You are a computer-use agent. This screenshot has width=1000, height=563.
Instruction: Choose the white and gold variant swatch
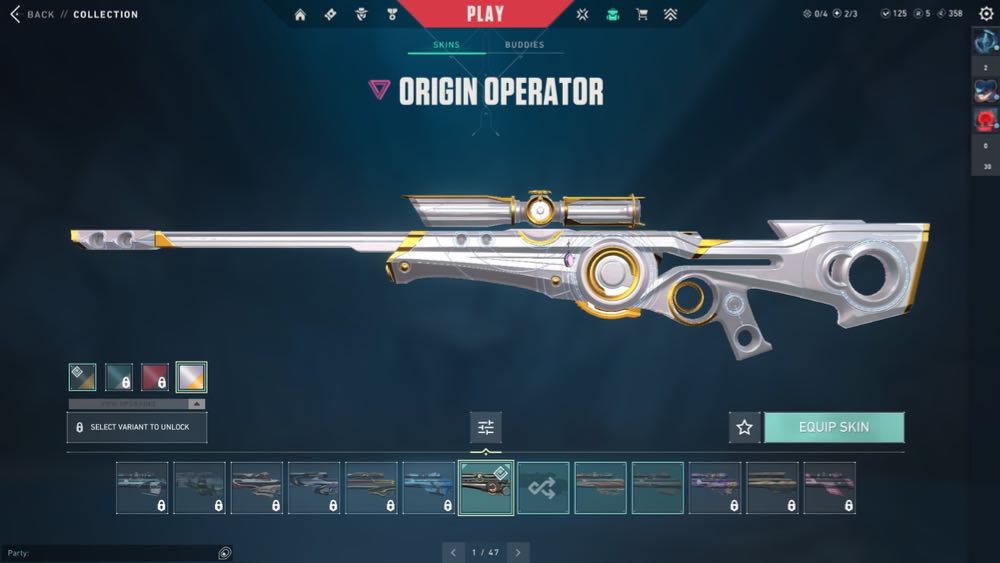click(191, 377)
